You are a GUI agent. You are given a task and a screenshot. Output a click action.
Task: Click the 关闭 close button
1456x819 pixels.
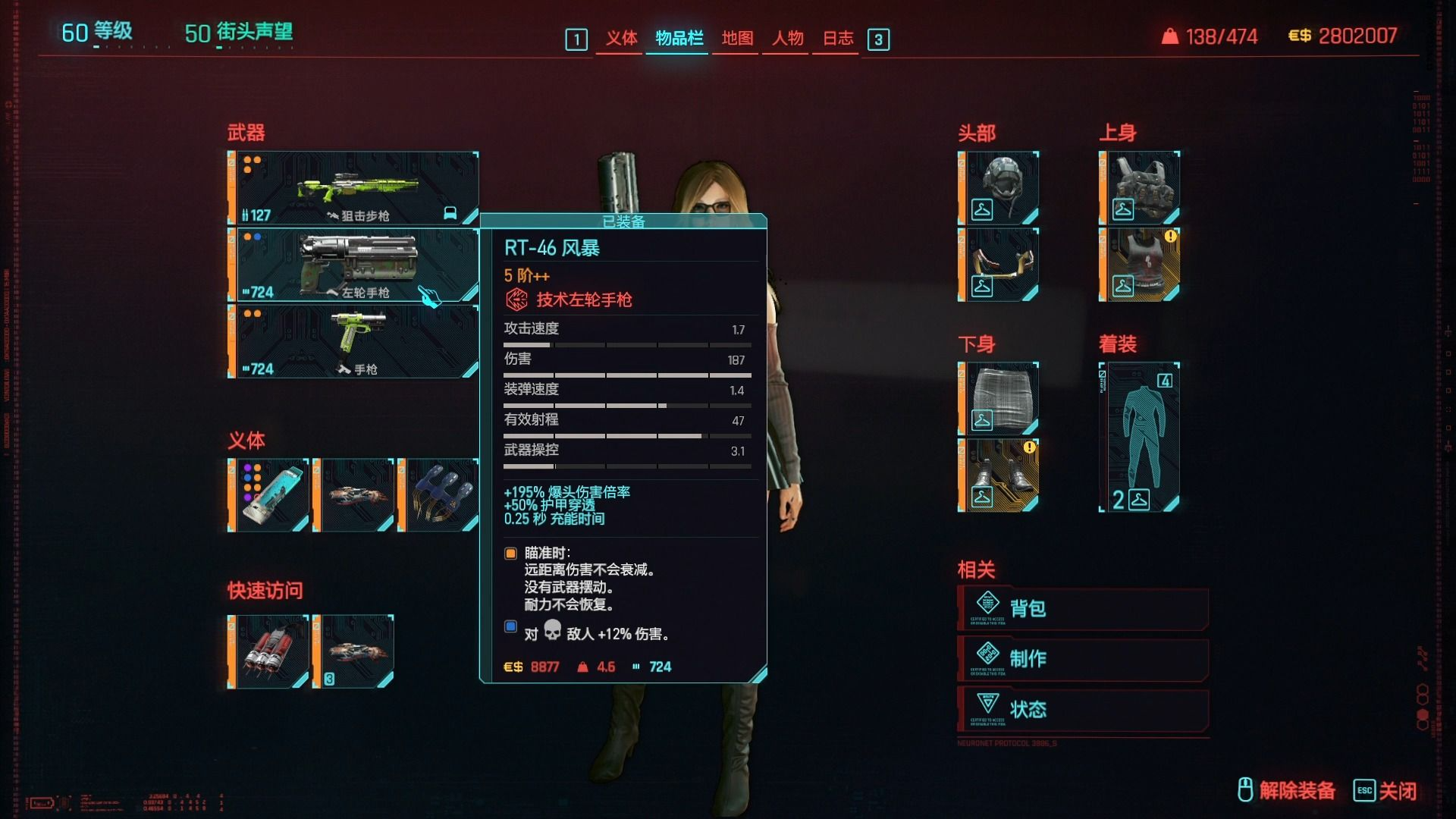click(1385, 791)
